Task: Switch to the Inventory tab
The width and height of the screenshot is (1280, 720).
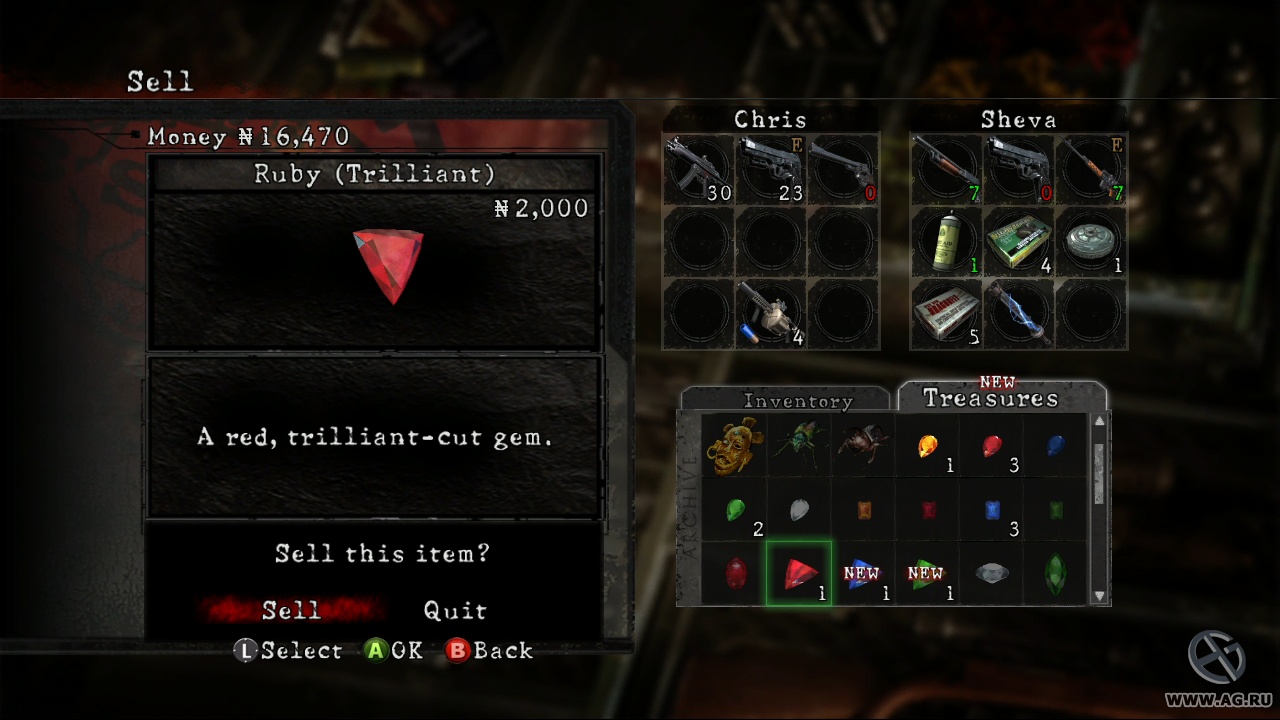Action: point(797,401)
